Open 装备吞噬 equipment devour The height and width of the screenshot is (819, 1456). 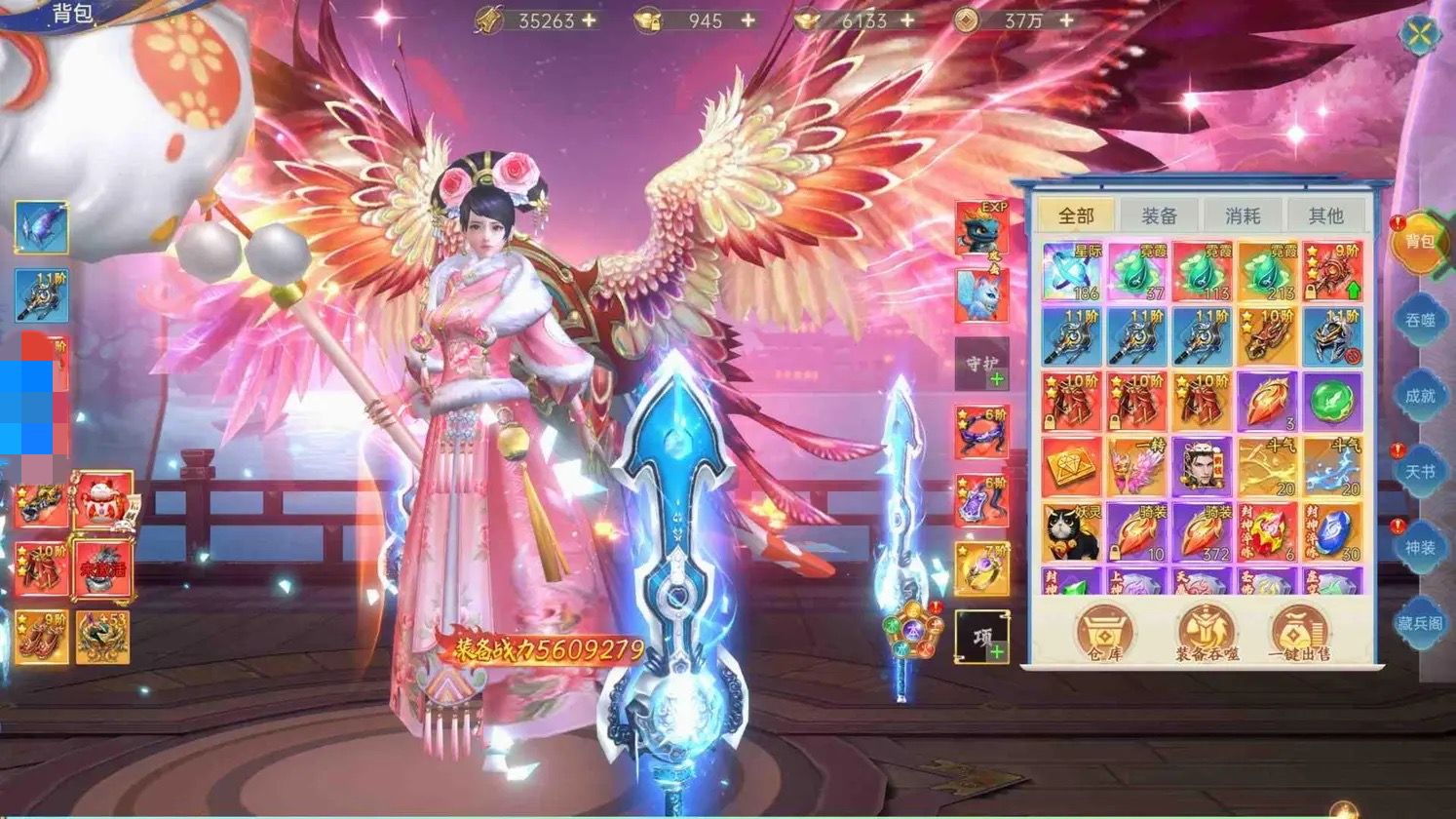tap(1207, 634)
